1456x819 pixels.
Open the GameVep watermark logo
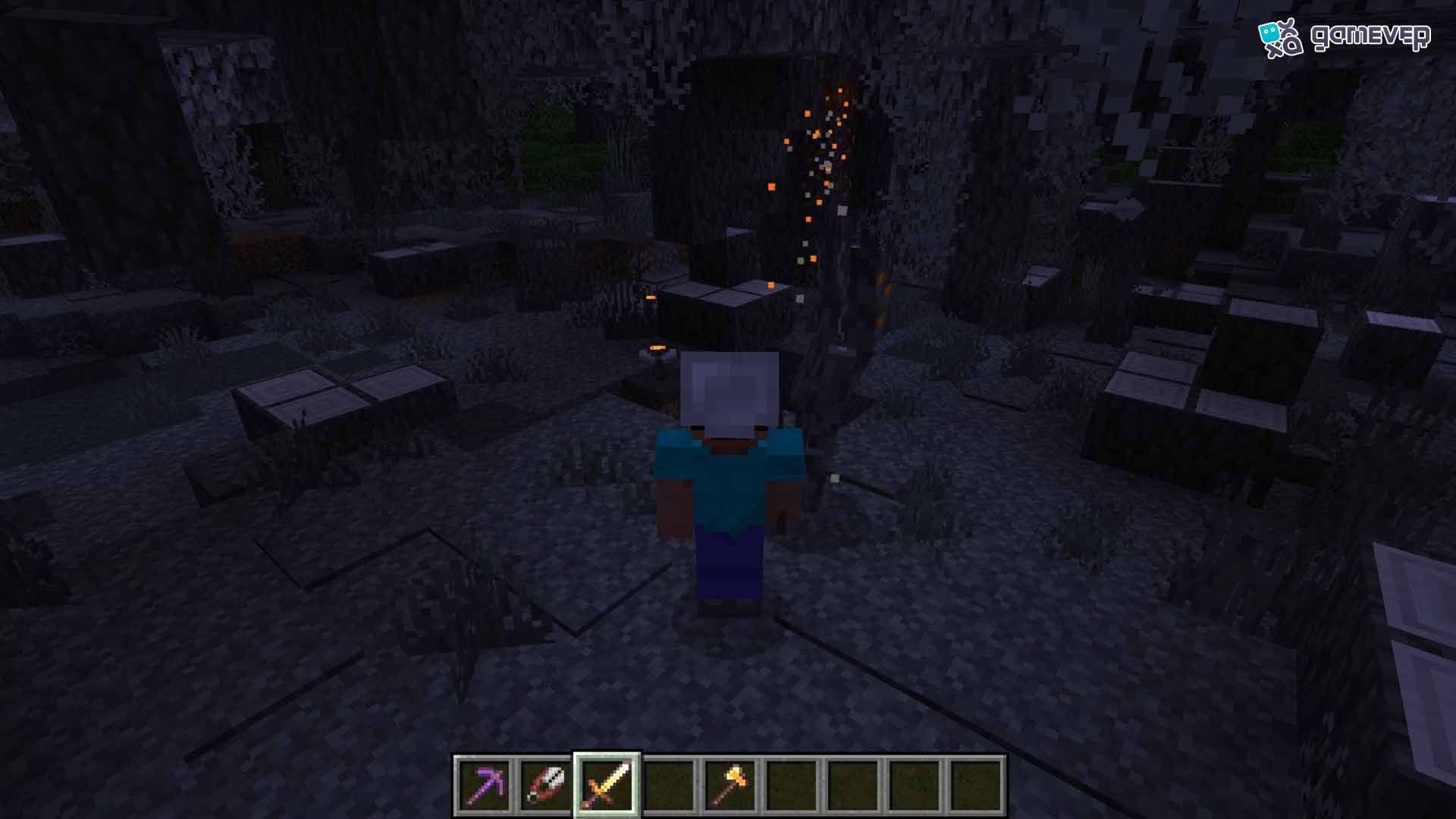coord(1344,37)
